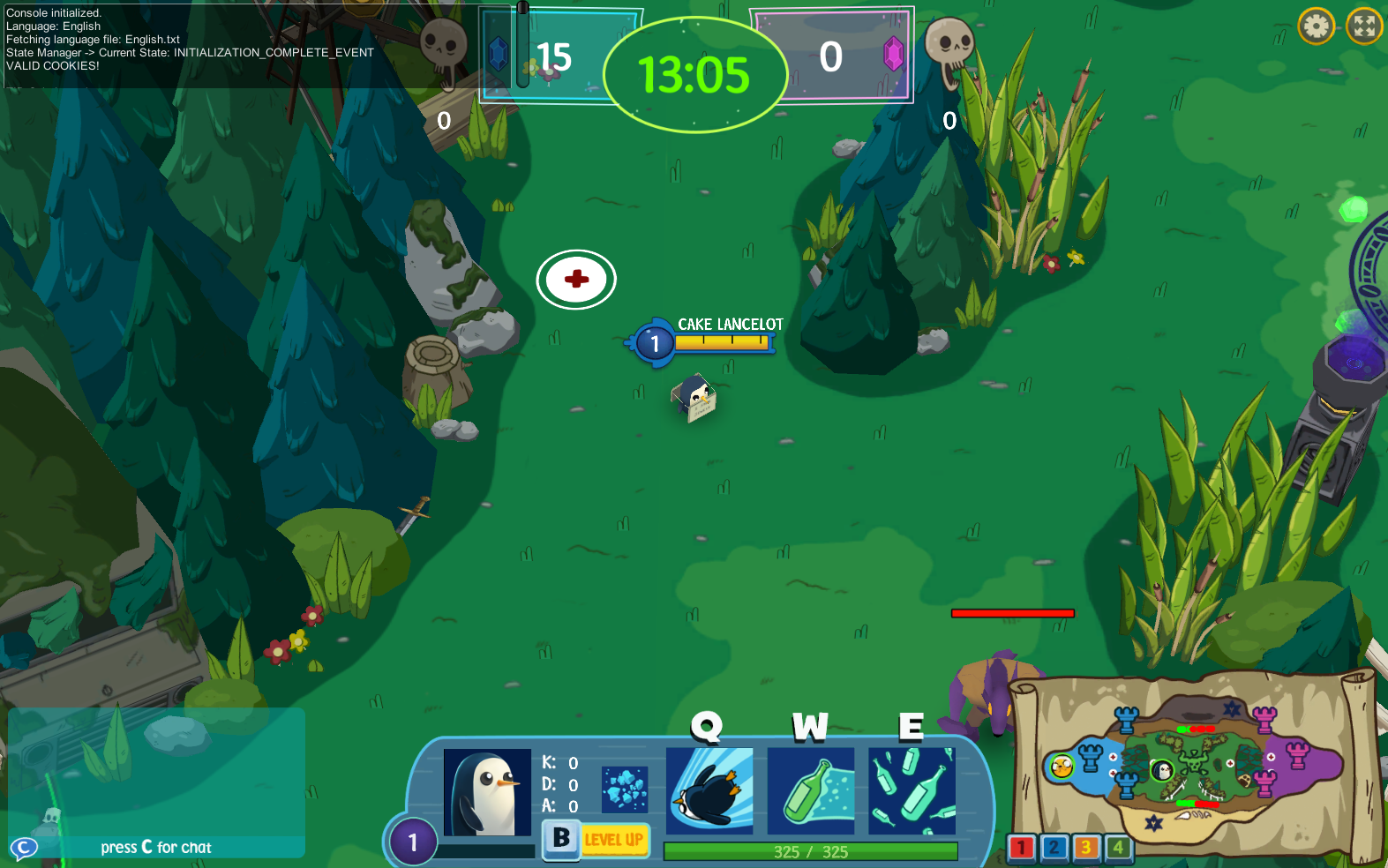
Task: Select the orange number 3 button
Action: pos(1086,848)
